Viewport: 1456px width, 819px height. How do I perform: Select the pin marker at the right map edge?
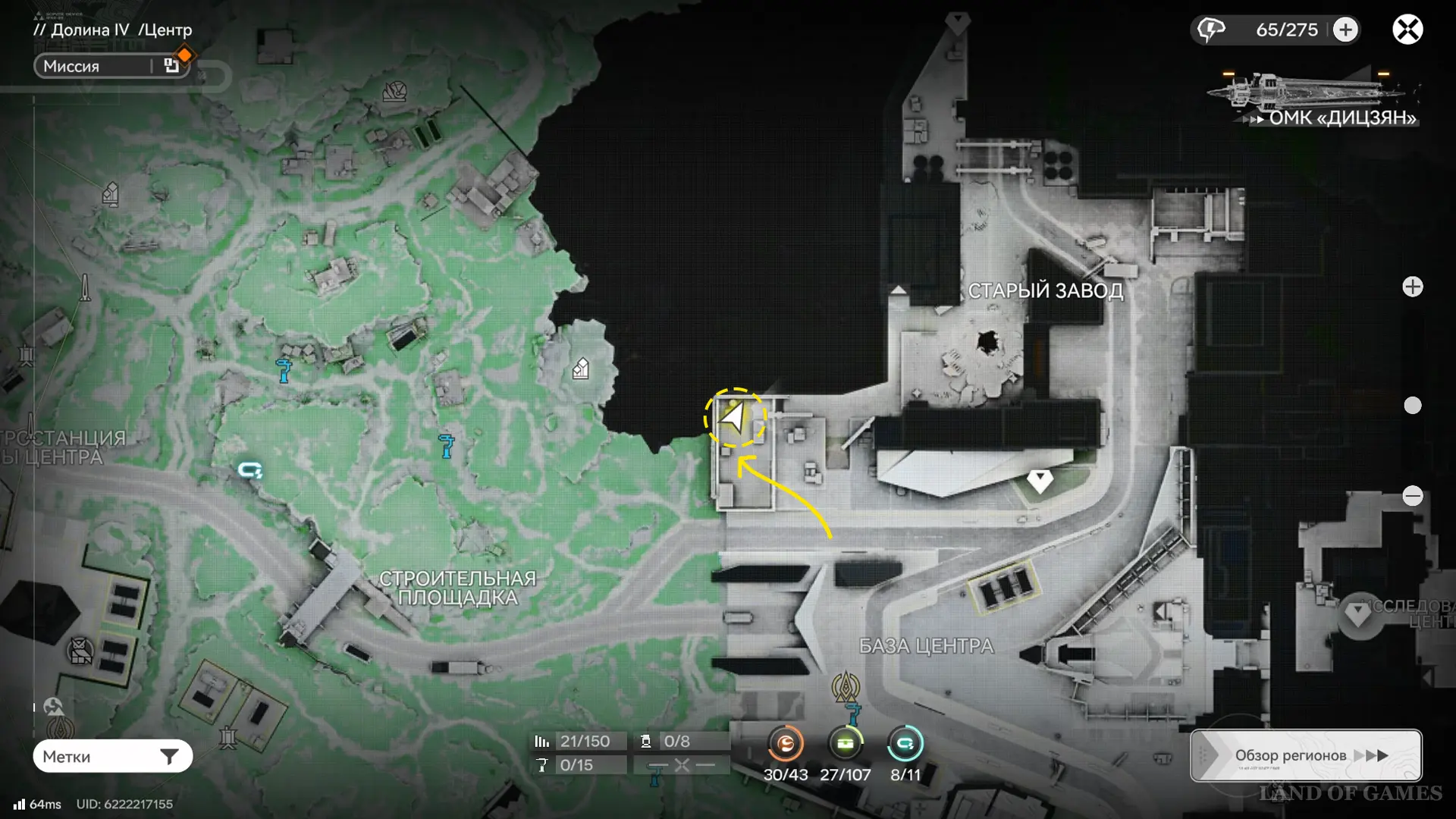tap(1358, 614)
